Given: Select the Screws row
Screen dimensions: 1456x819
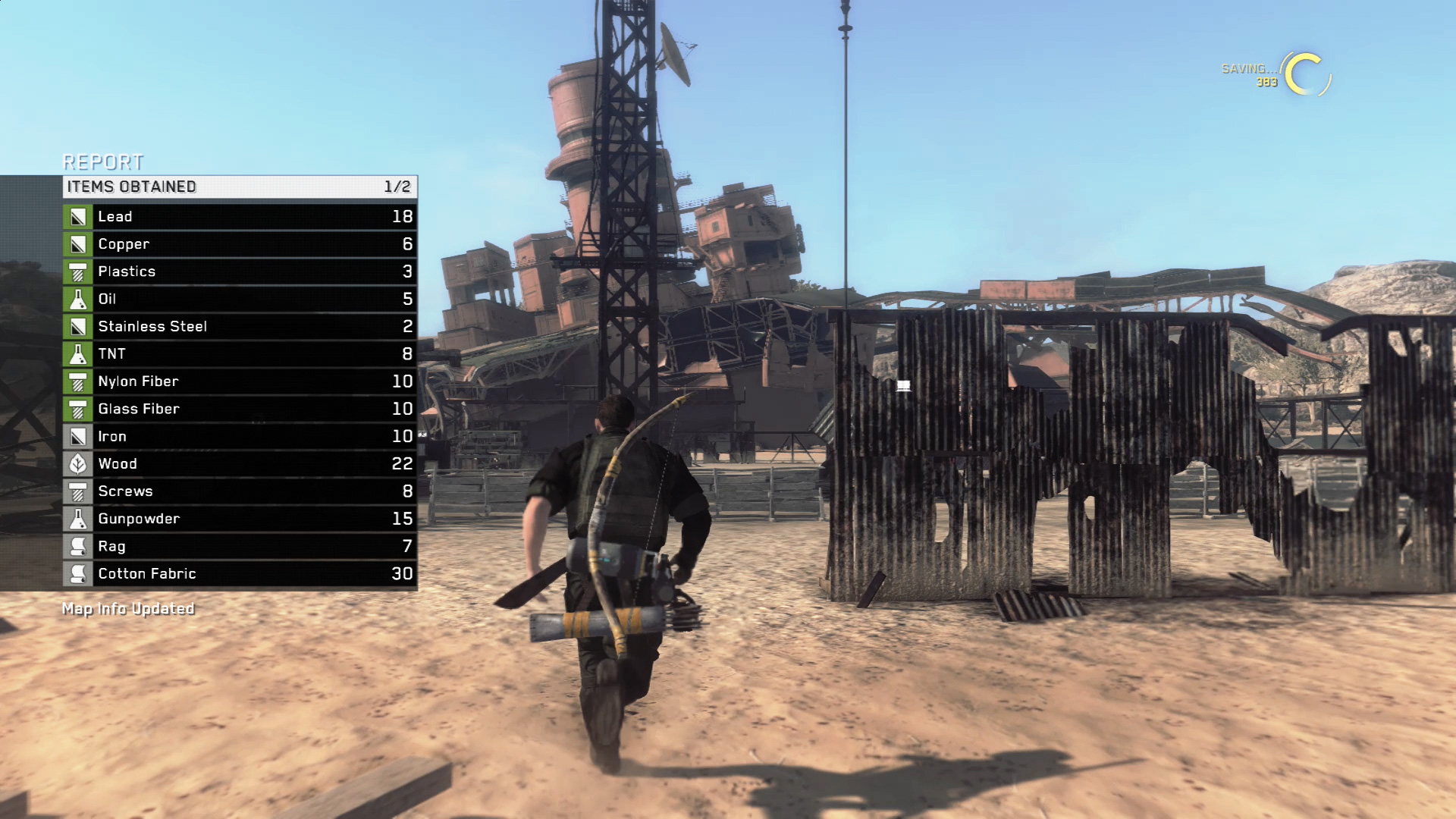Looking at the screenshot, I should 240,491.
